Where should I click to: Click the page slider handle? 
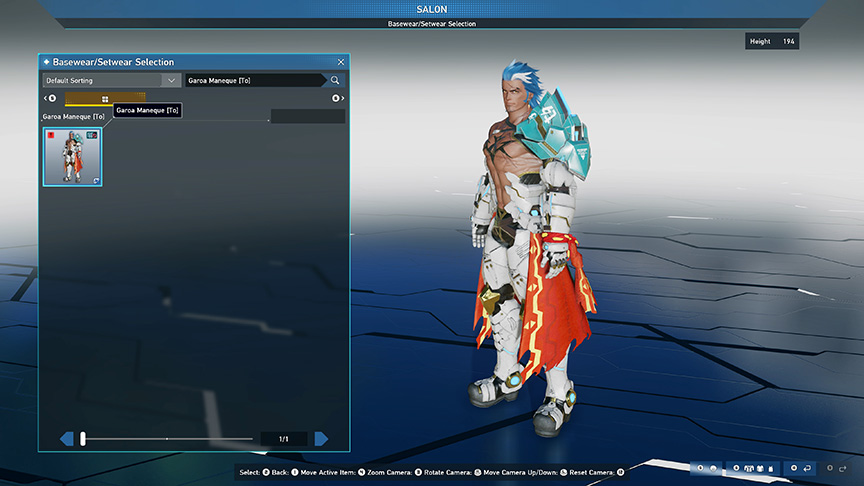83,438
